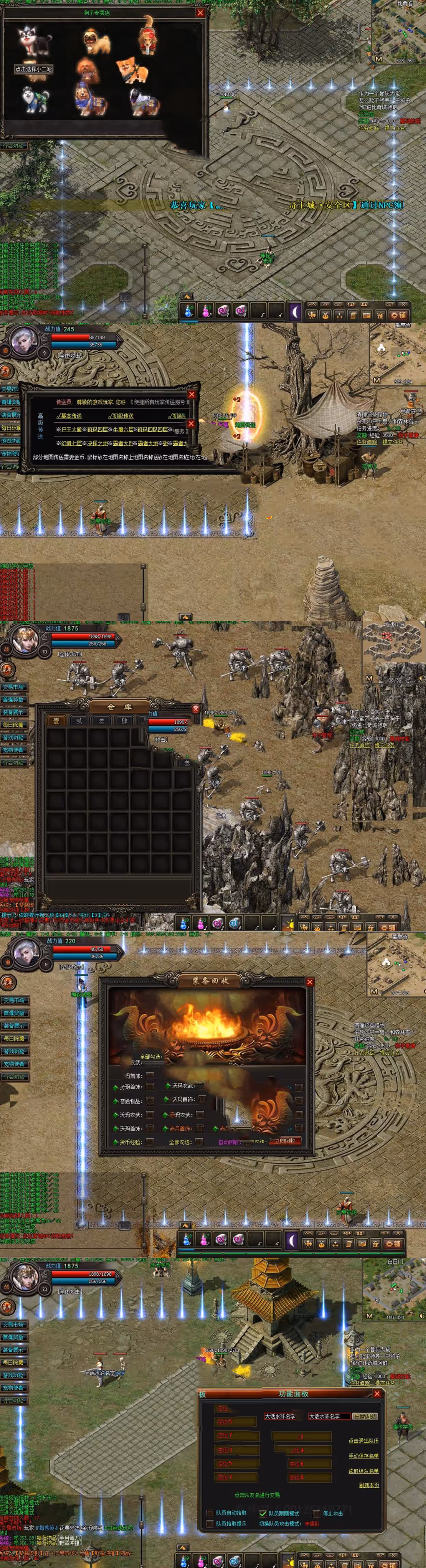This screenshot has width=426, height=1568.
Task: Open the 初级传送 teleport list
Action: pyautogui.click(x=121, y=416)
